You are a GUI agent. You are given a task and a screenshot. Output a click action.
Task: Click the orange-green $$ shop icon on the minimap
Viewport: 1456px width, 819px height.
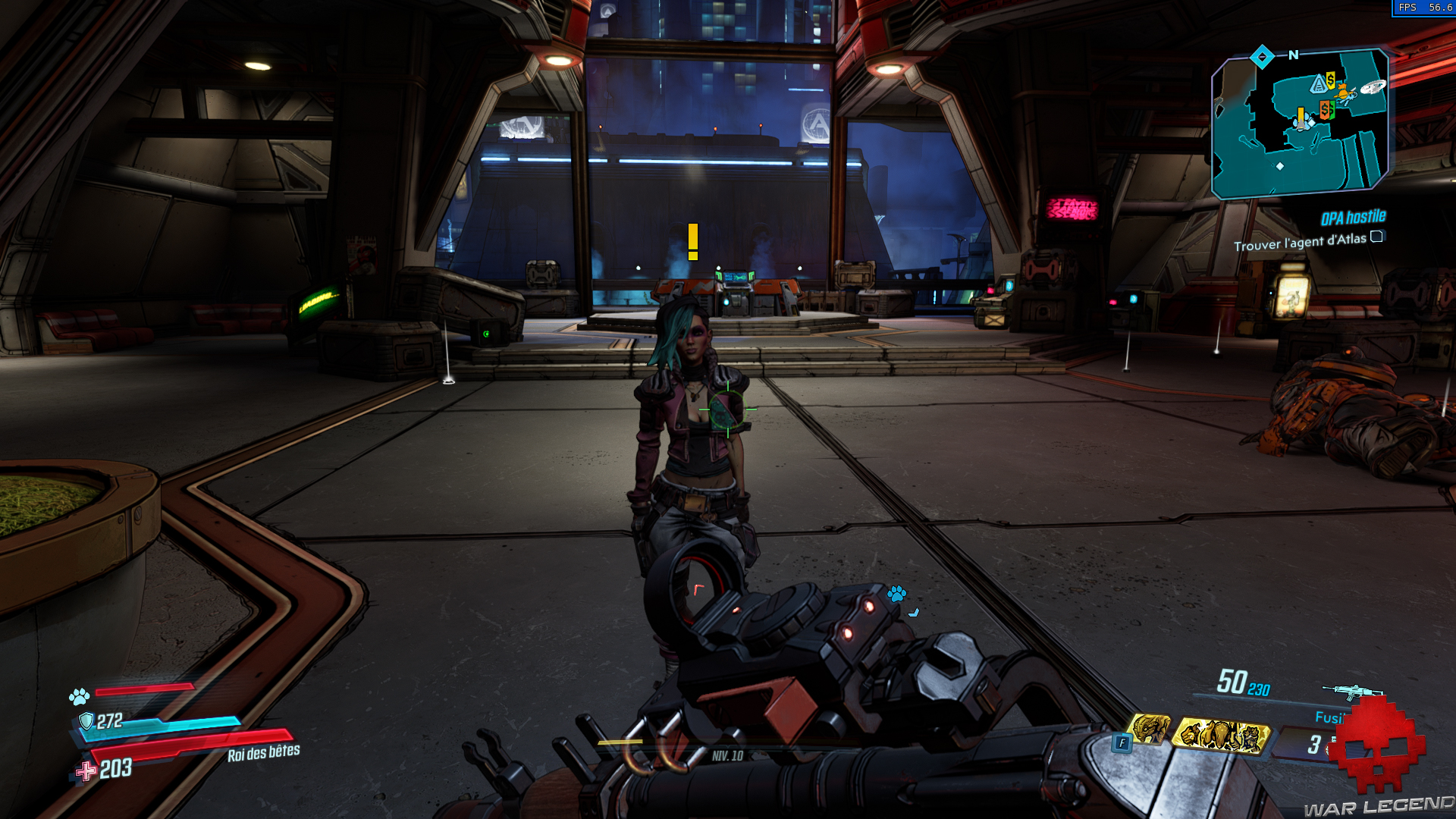click(x=1326, y=110)
